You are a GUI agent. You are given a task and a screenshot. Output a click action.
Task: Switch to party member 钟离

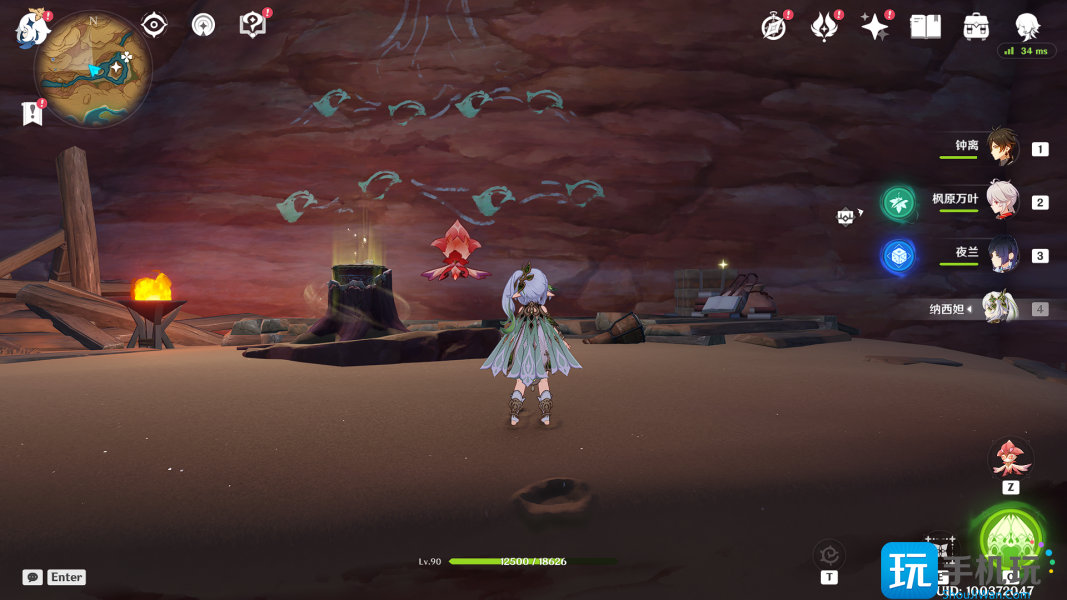click(1002, 148)
